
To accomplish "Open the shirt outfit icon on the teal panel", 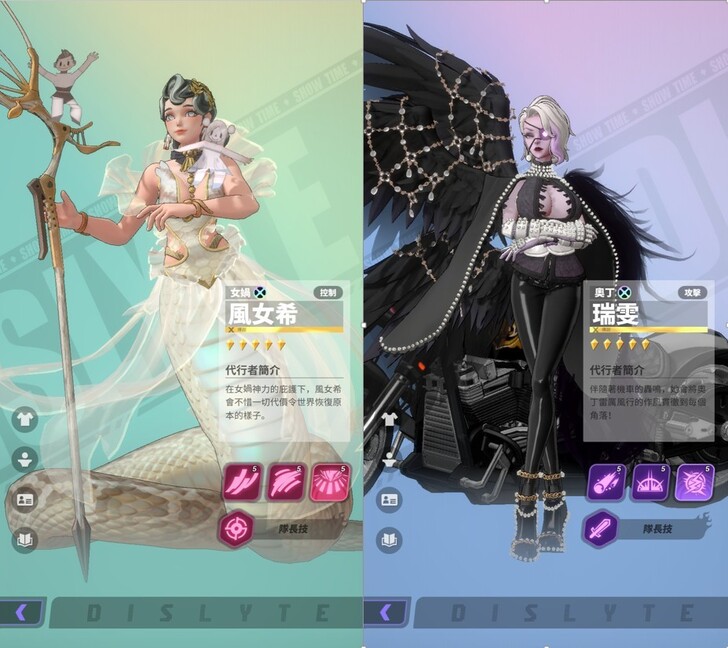I will click(25, 419).
